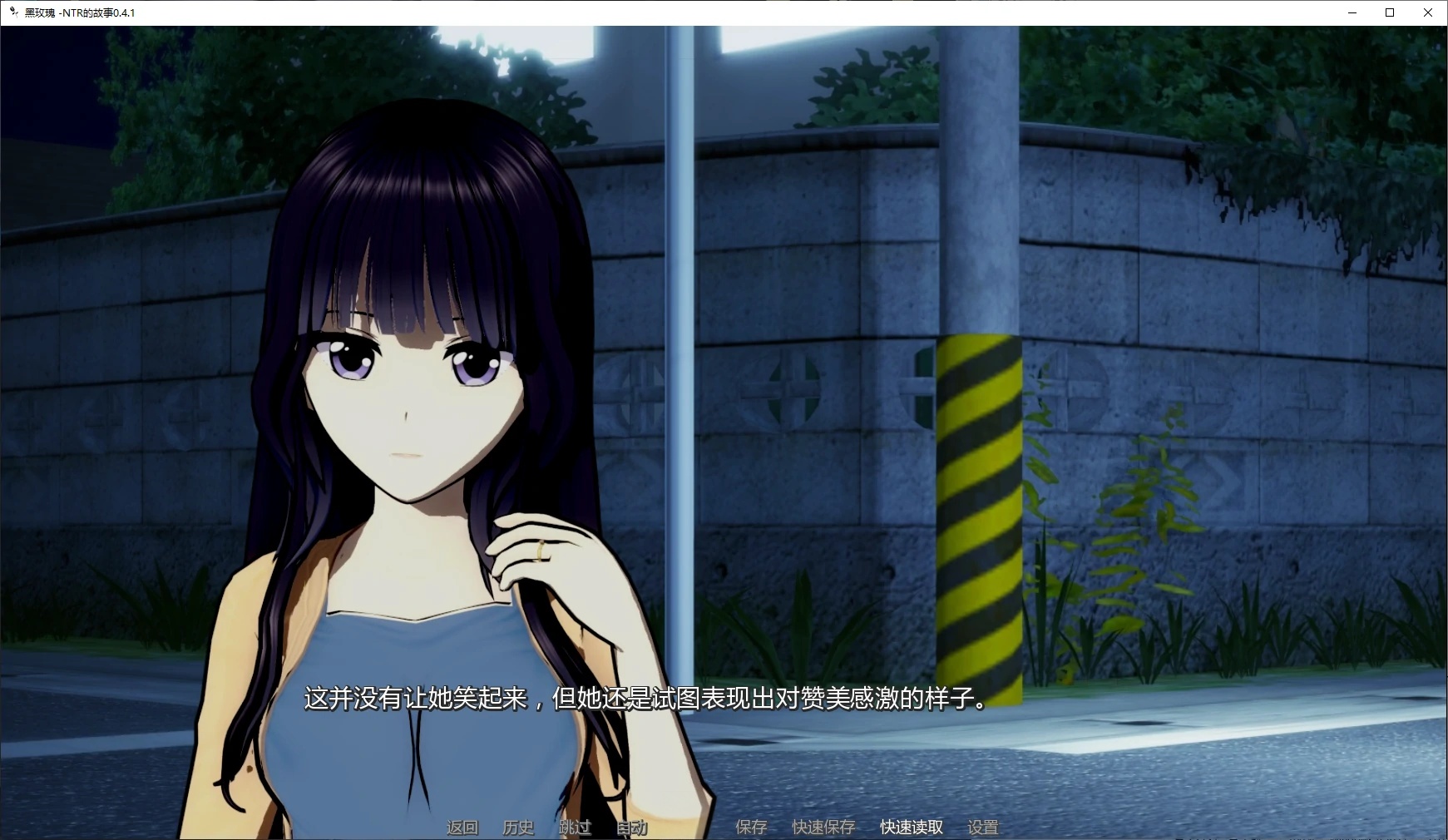1448x840 pixels.
Task: Toggle 自动 auto-advance reading mode
Action: (x=631, y=828)
